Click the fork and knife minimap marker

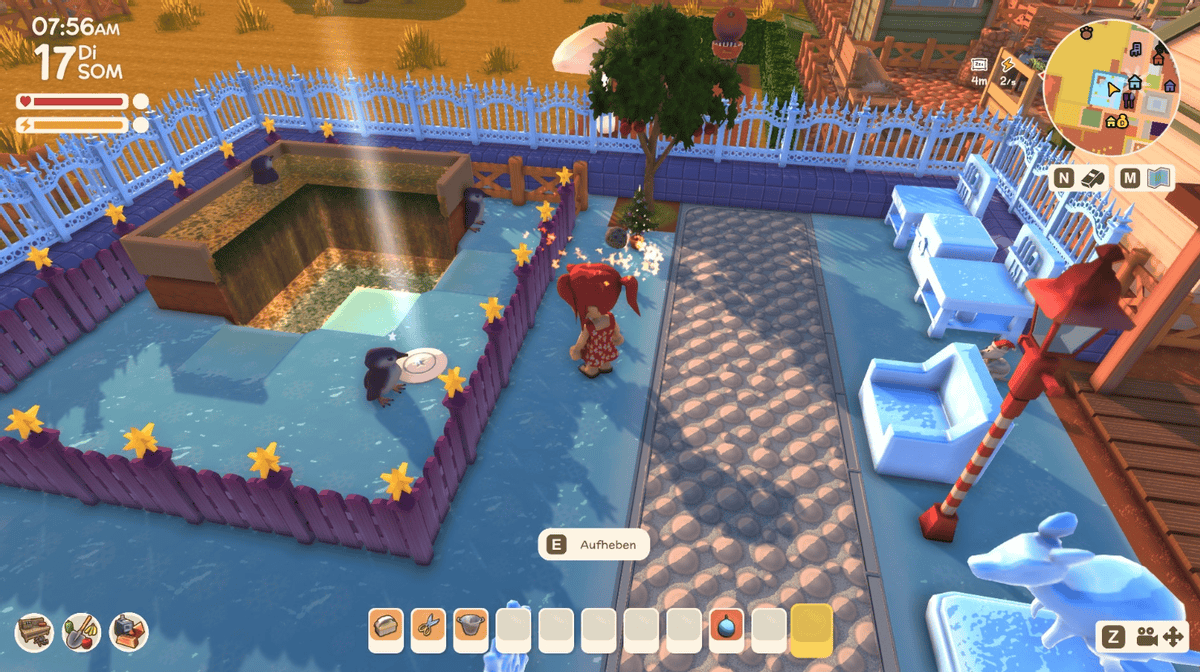(1129, 99)
